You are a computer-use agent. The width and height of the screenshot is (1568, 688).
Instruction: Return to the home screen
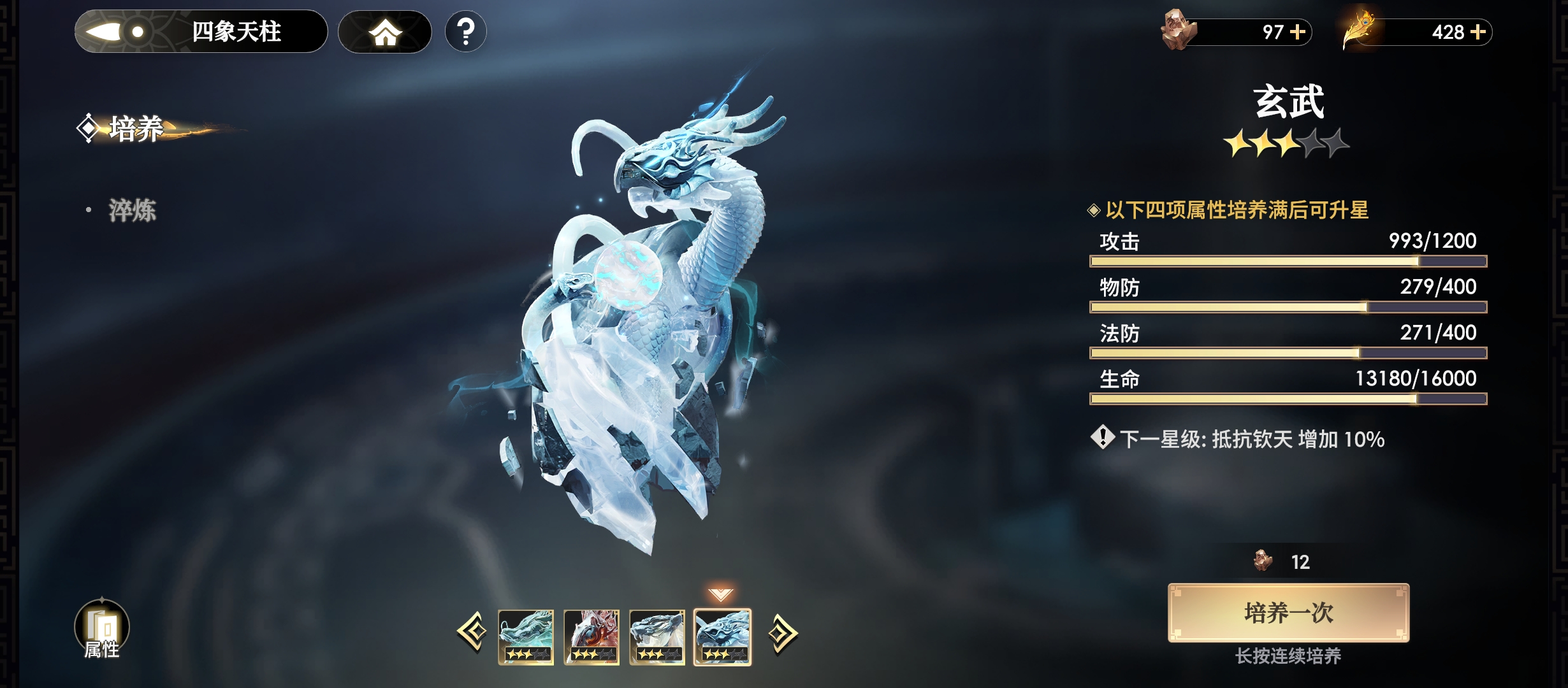coord(385,32)
